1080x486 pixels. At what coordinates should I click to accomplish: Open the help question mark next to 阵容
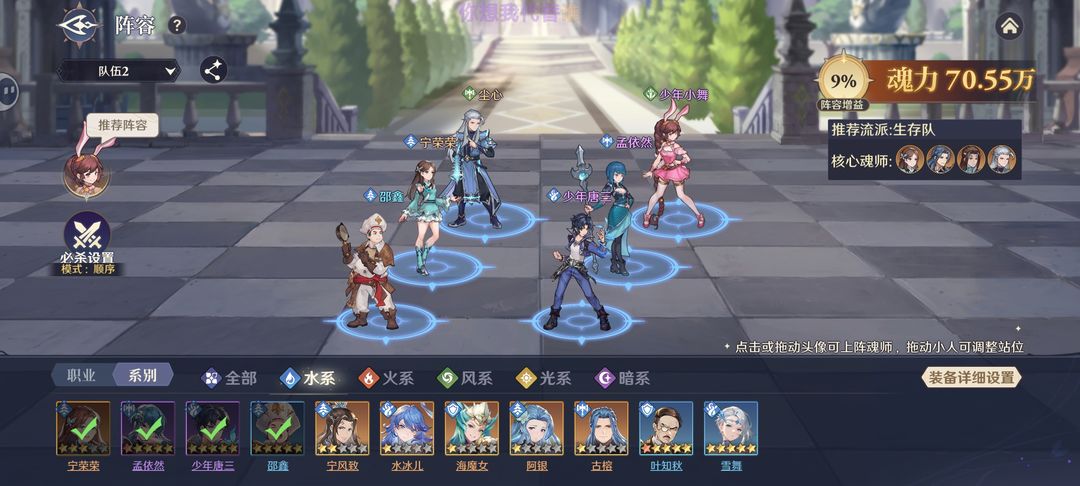click(177, 25)
